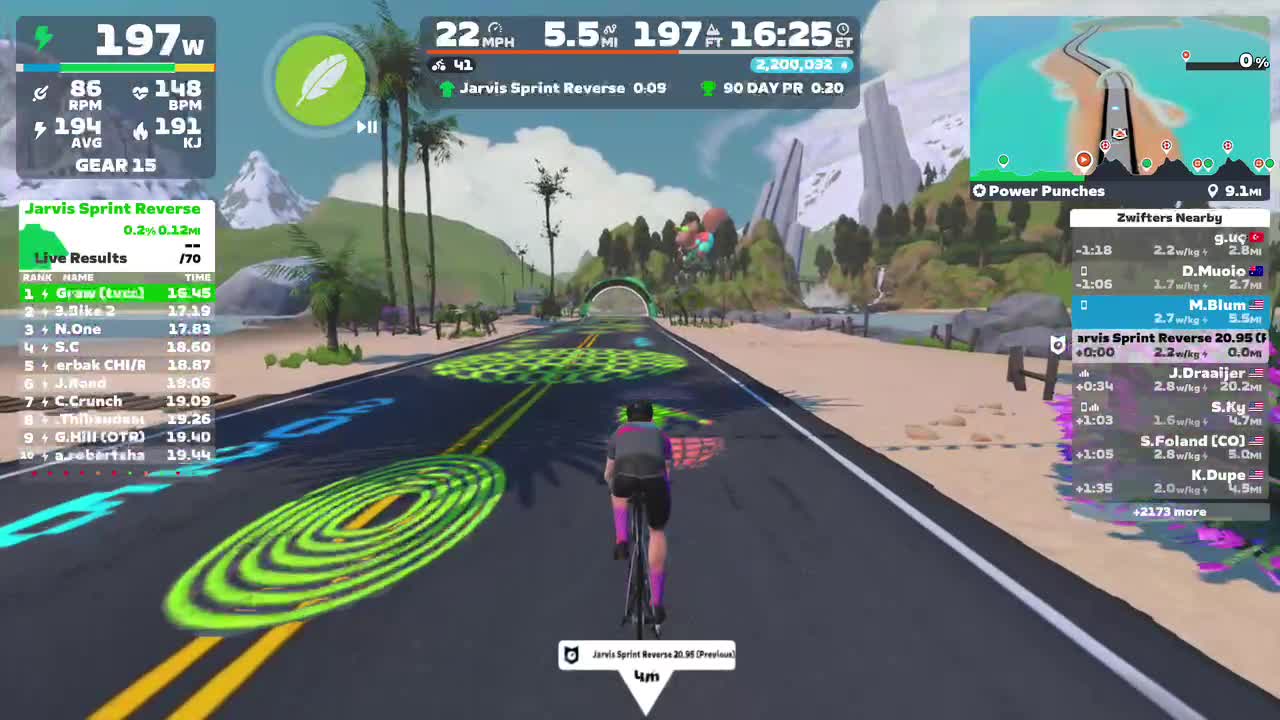Click the trophy icon beside 90 DAY PR
The width and height of the screenshot is (1280, 720).
pyautogui.click(x=707, y=88)
